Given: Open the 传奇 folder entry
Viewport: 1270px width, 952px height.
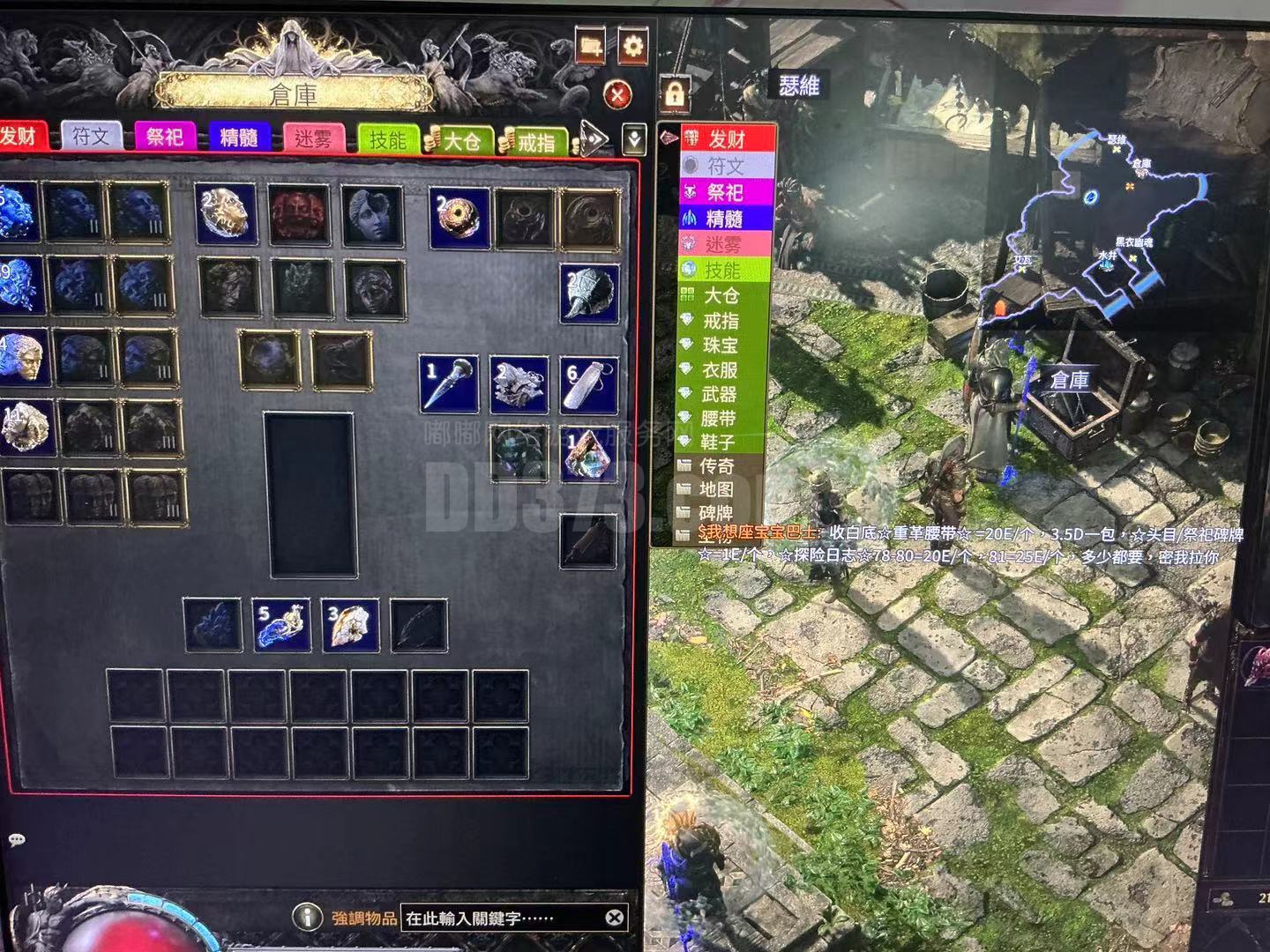Looking at the screenshot, I should (x=716, y=465).
